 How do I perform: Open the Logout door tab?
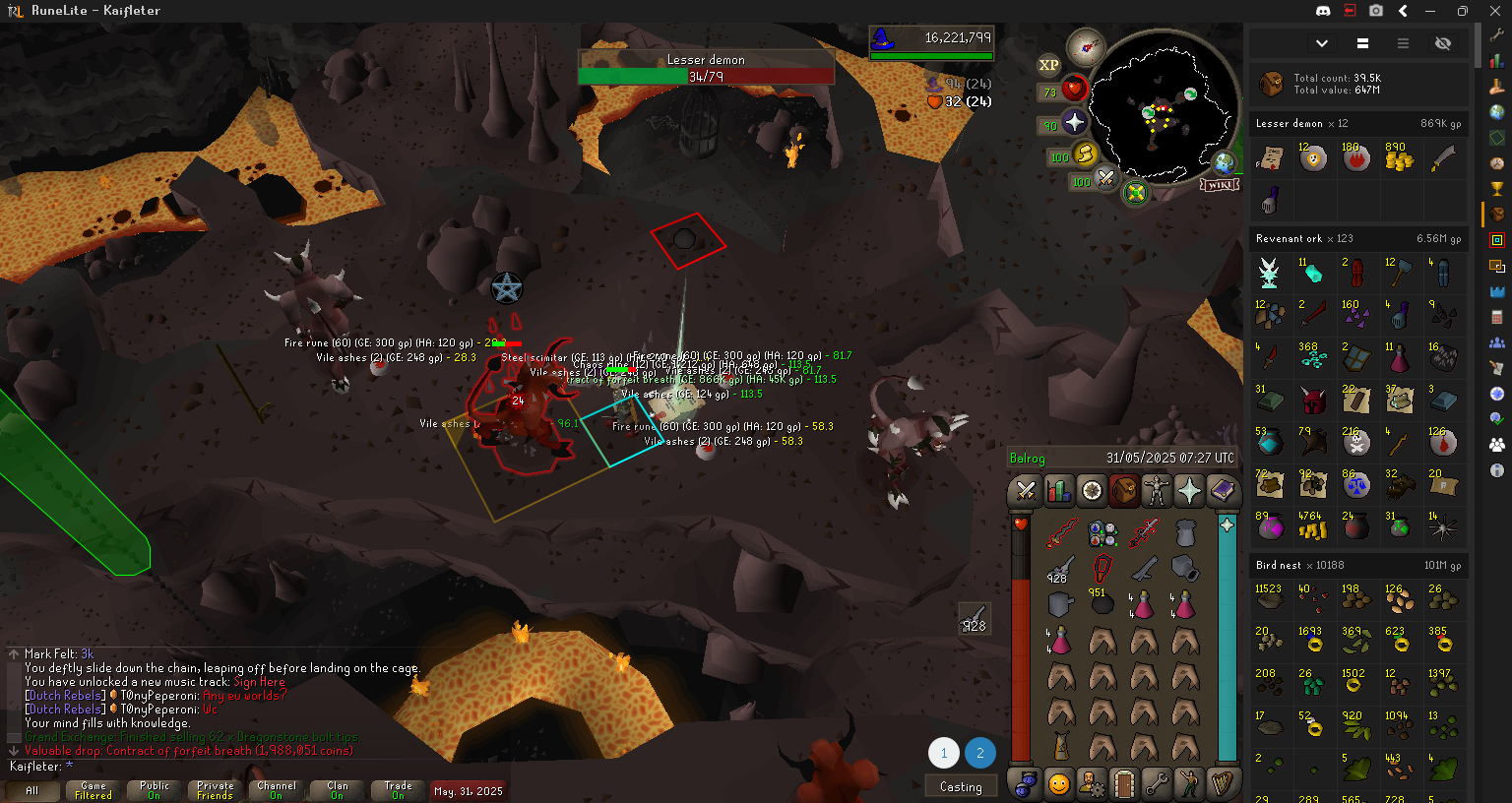[x=1124, y=784]
